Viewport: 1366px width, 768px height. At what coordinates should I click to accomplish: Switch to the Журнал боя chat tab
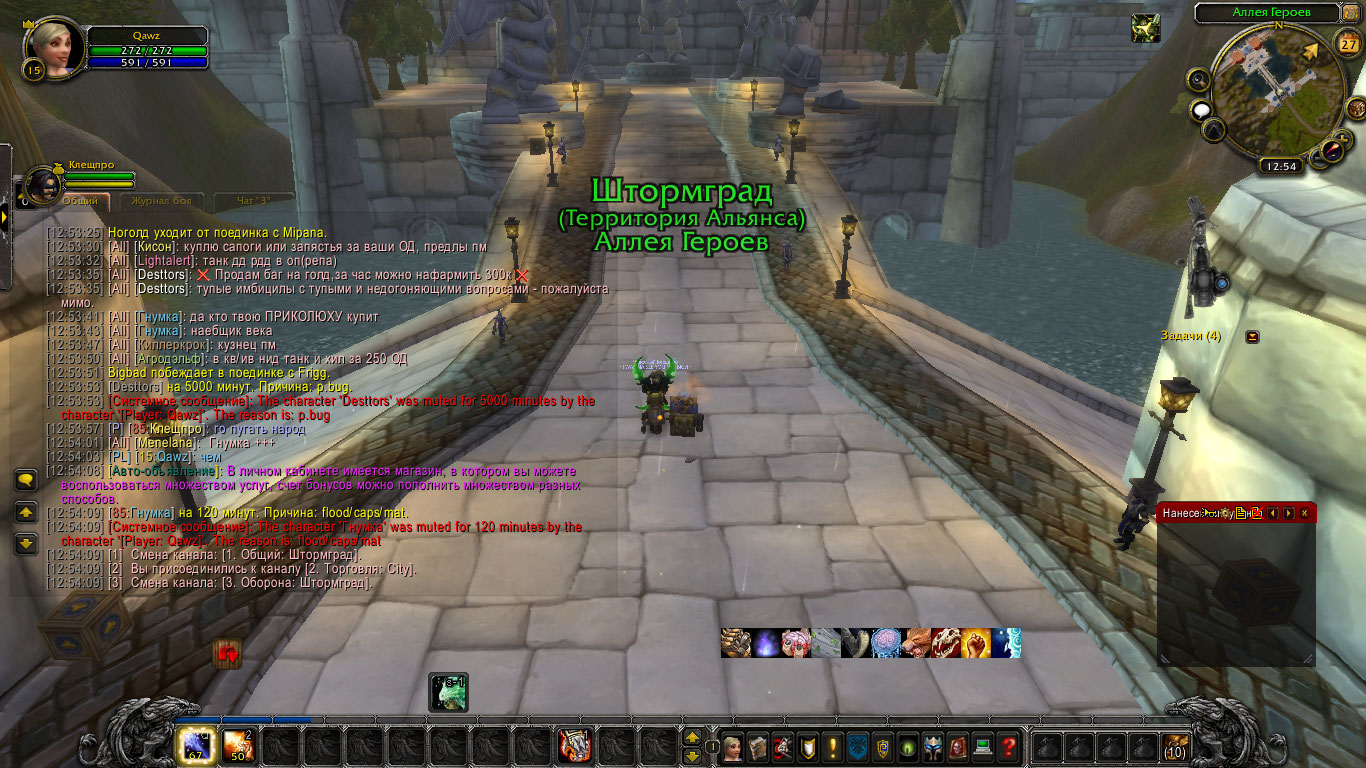[x=160, y=201]
